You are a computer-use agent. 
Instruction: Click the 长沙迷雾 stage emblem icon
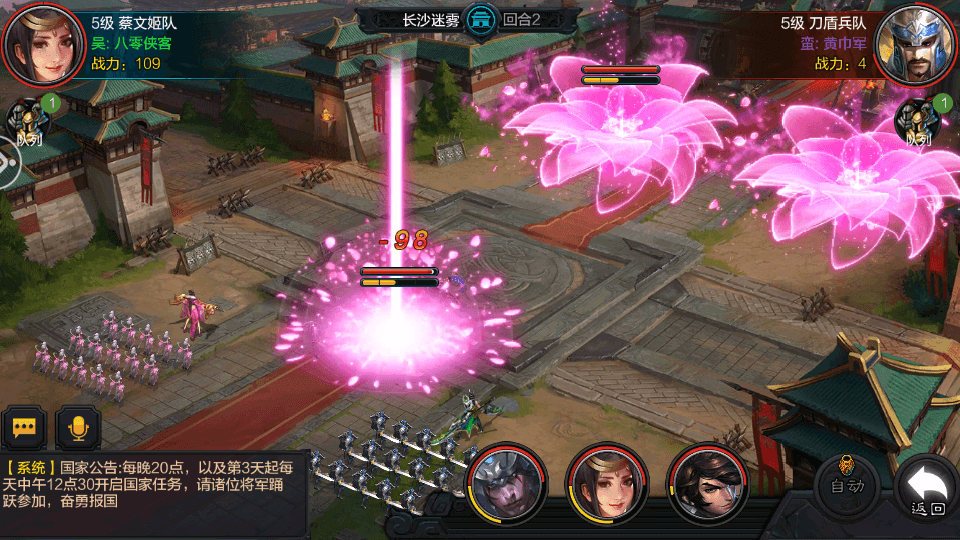(481, 20)
